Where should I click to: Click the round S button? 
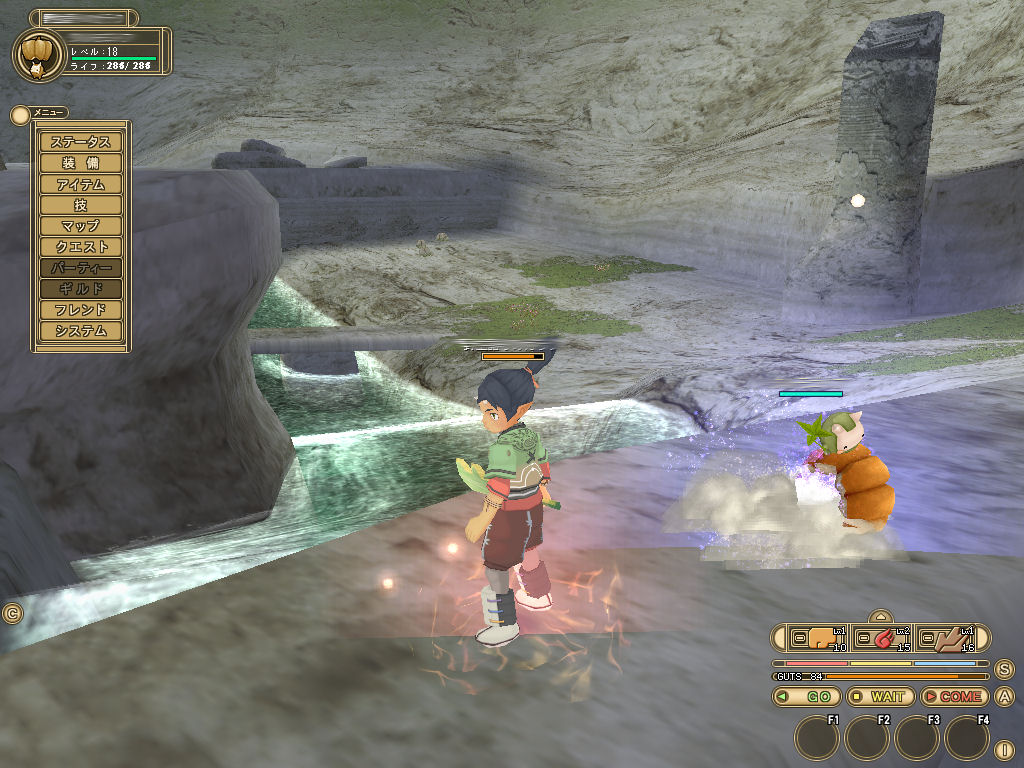[1004, 669]
